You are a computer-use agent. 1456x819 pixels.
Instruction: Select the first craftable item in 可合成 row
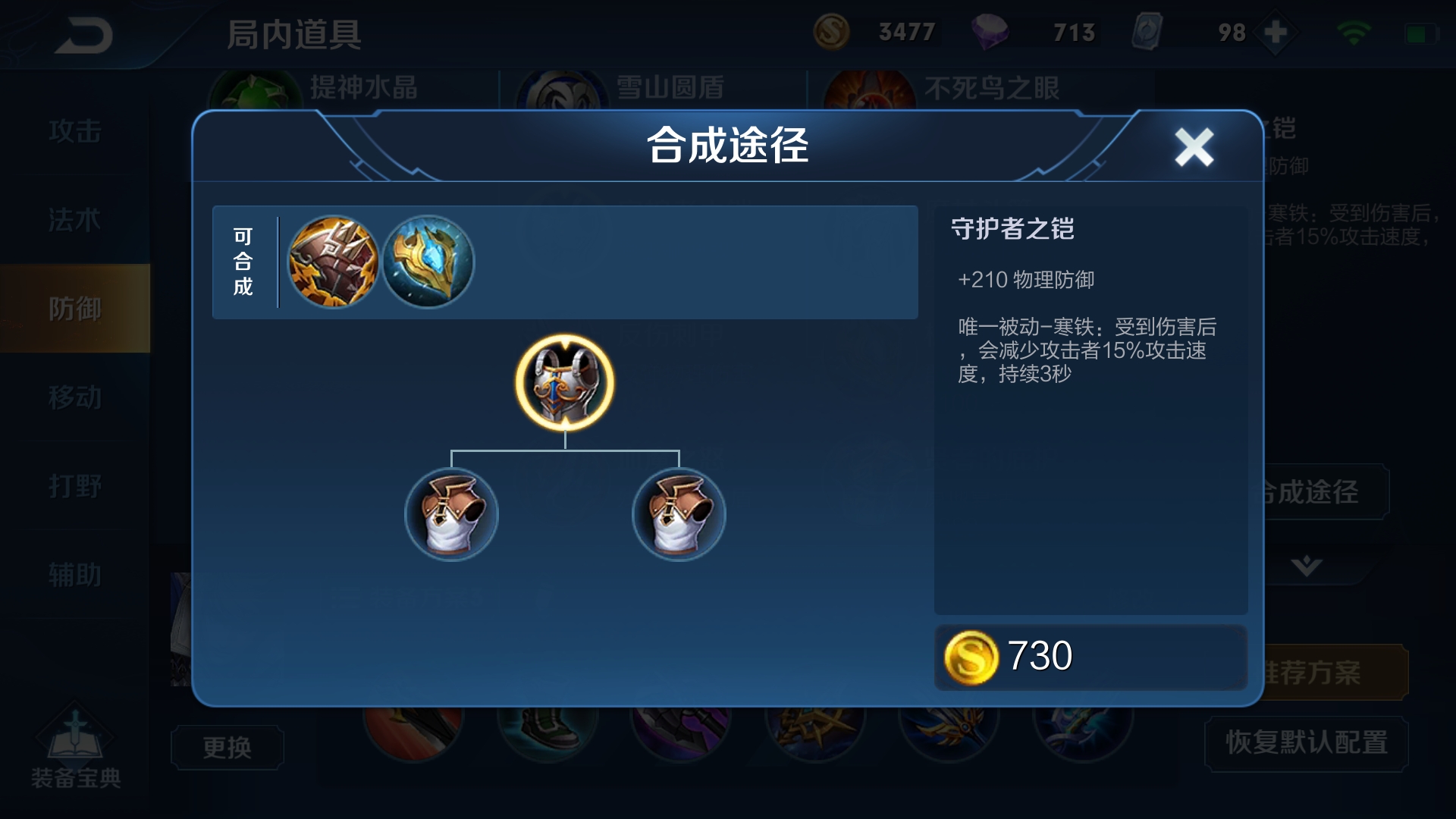click(335, 262)
